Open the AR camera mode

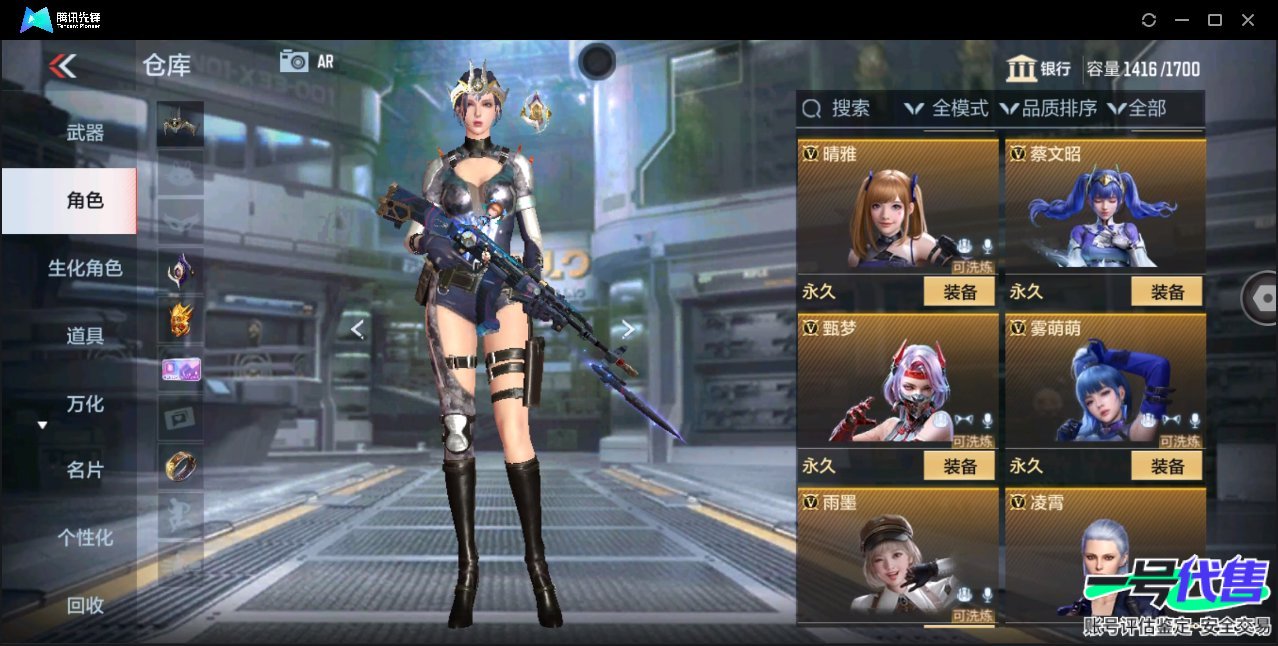click(x=306, y=61)
